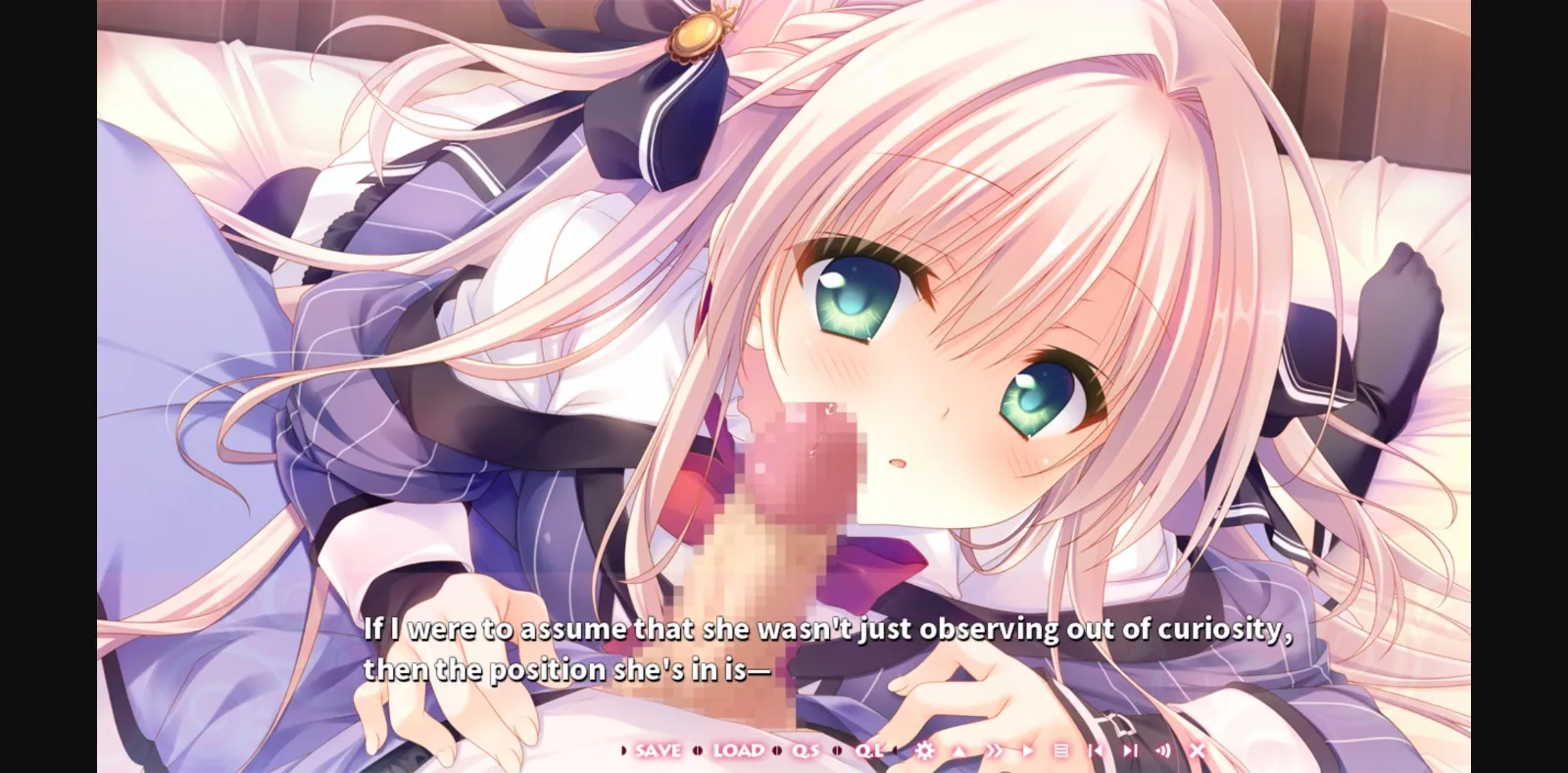This screenshot has width=1568, height=773.
Task: Quick save with the Q.S button
Action: click(805, 749)
